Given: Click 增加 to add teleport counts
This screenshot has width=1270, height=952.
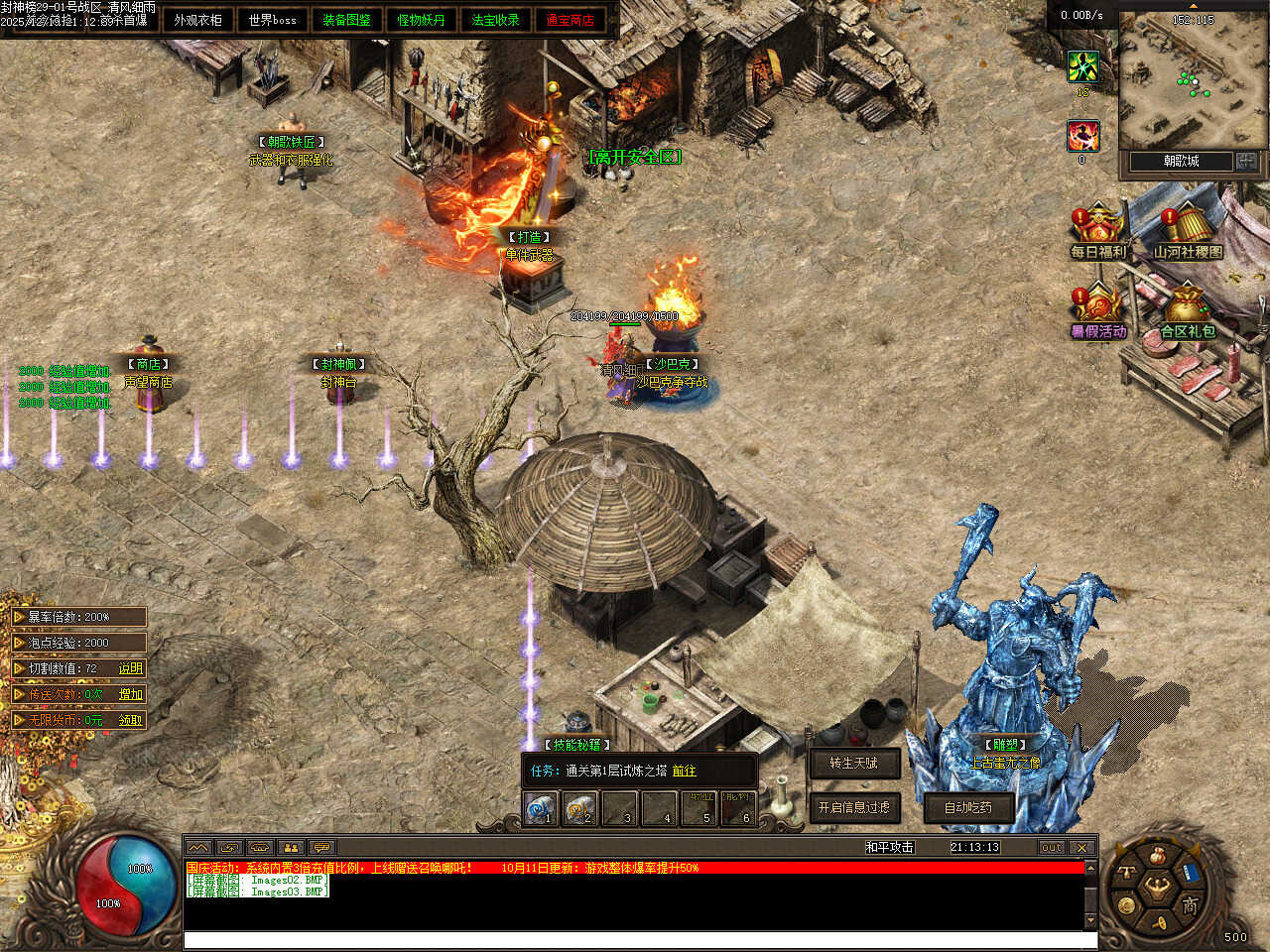Looking at the screenshot, I should point(131,694).
